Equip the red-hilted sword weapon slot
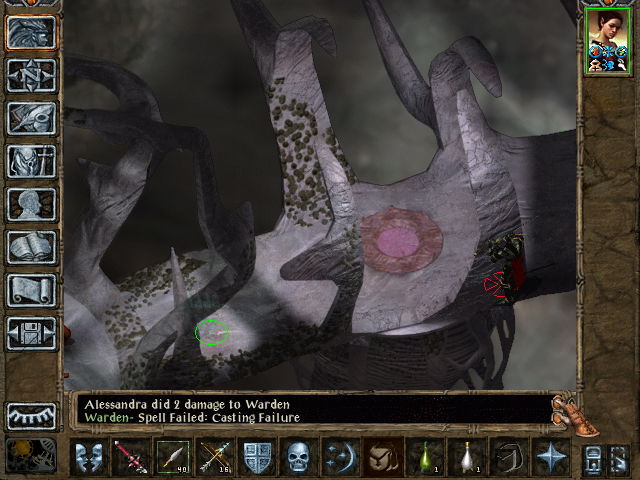The width and height of the screenshot is (640, 480). pyautogui.click(x=131, y=457)
